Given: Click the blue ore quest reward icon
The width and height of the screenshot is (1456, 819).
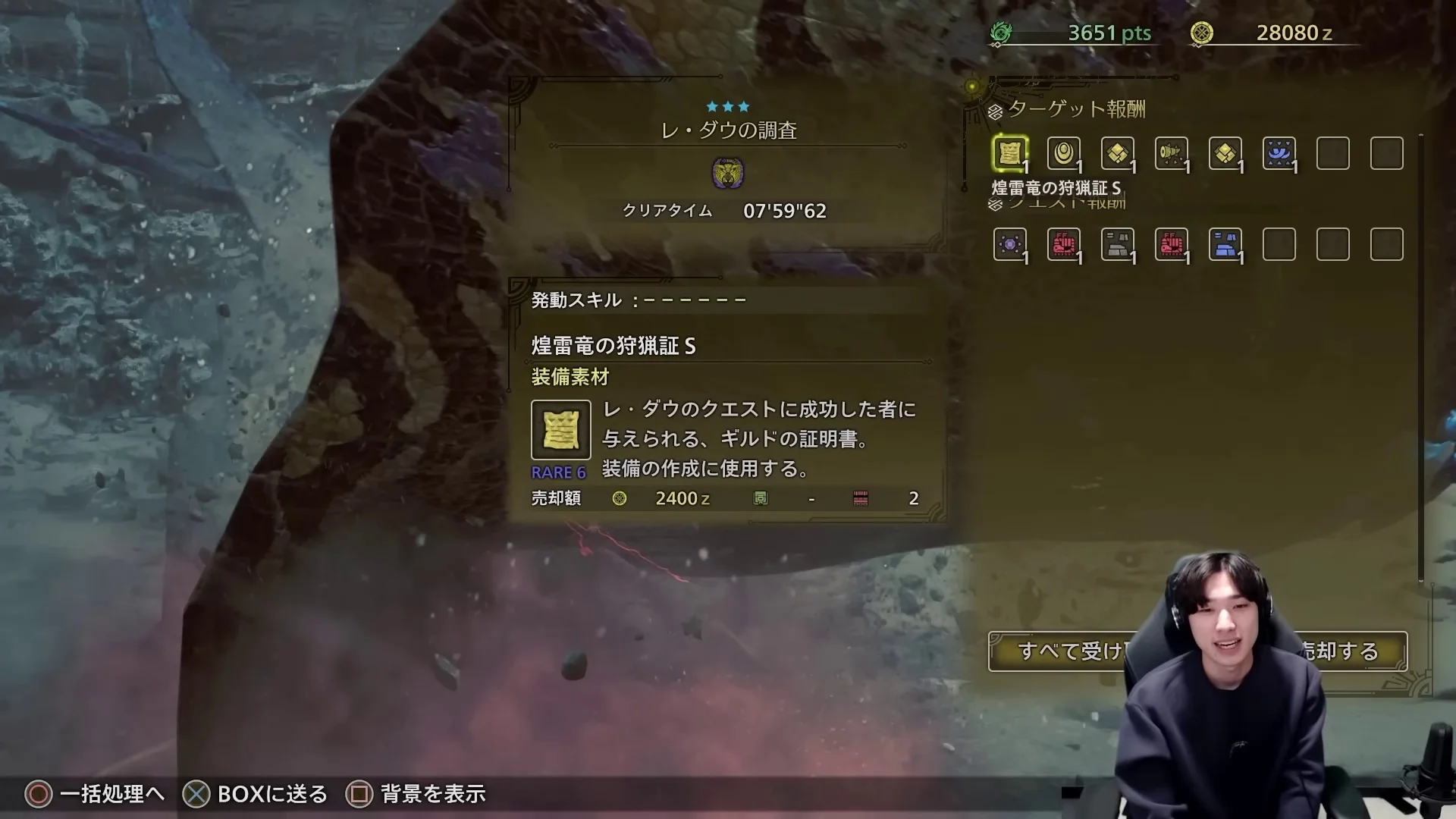Looking at the screenshot, I should click(x=1226, y=244).
